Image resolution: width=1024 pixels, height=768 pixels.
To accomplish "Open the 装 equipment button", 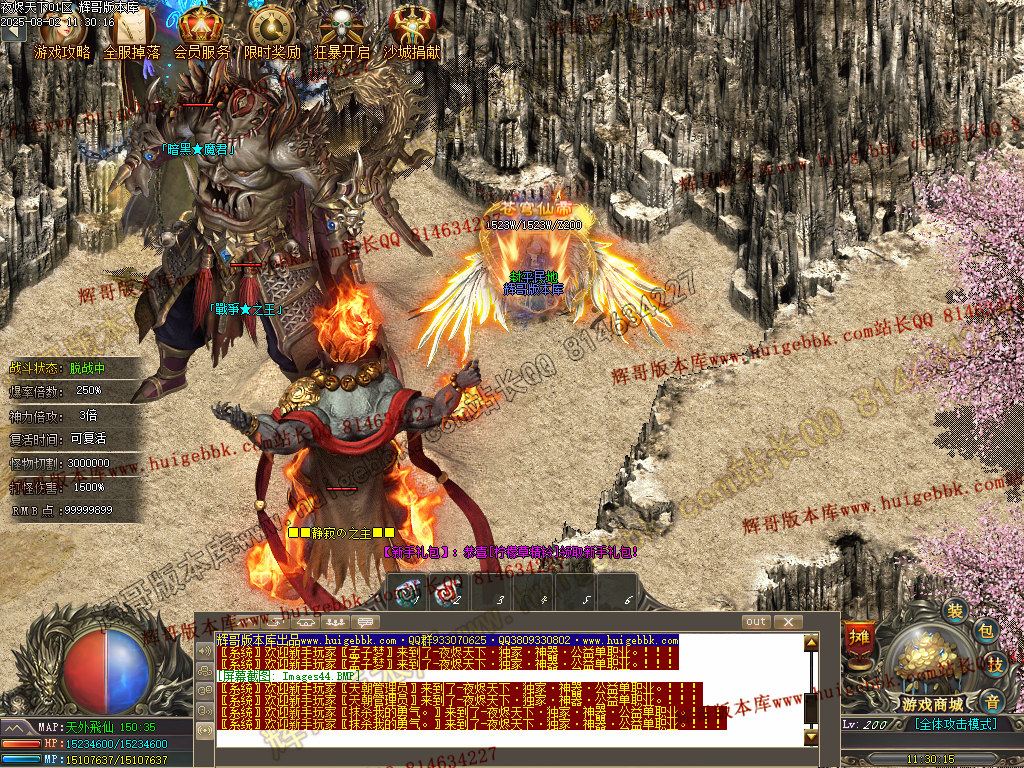I will click(957, 611).
